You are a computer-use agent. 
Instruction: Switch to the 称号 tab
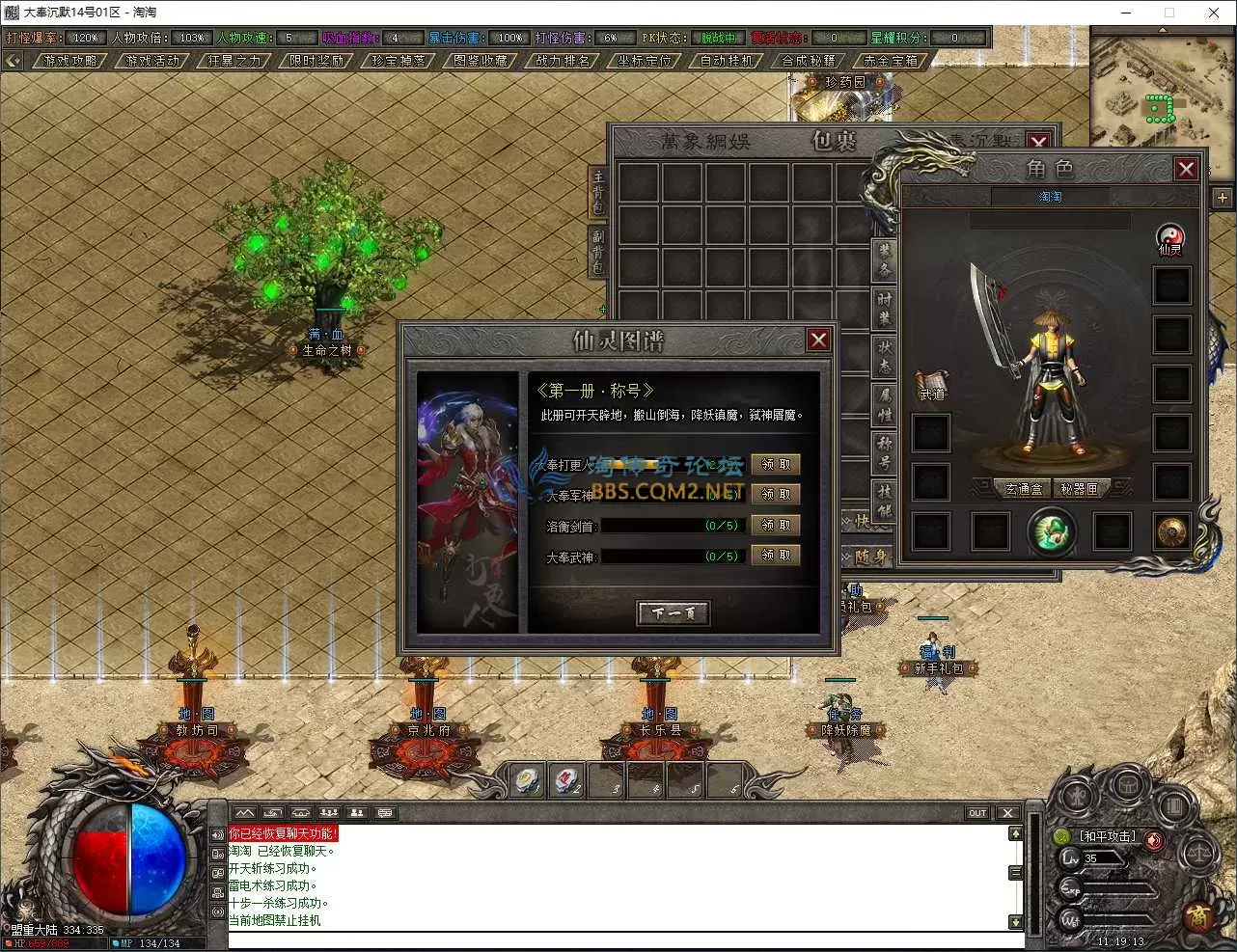pyautogui.click(x=884, y=451)
